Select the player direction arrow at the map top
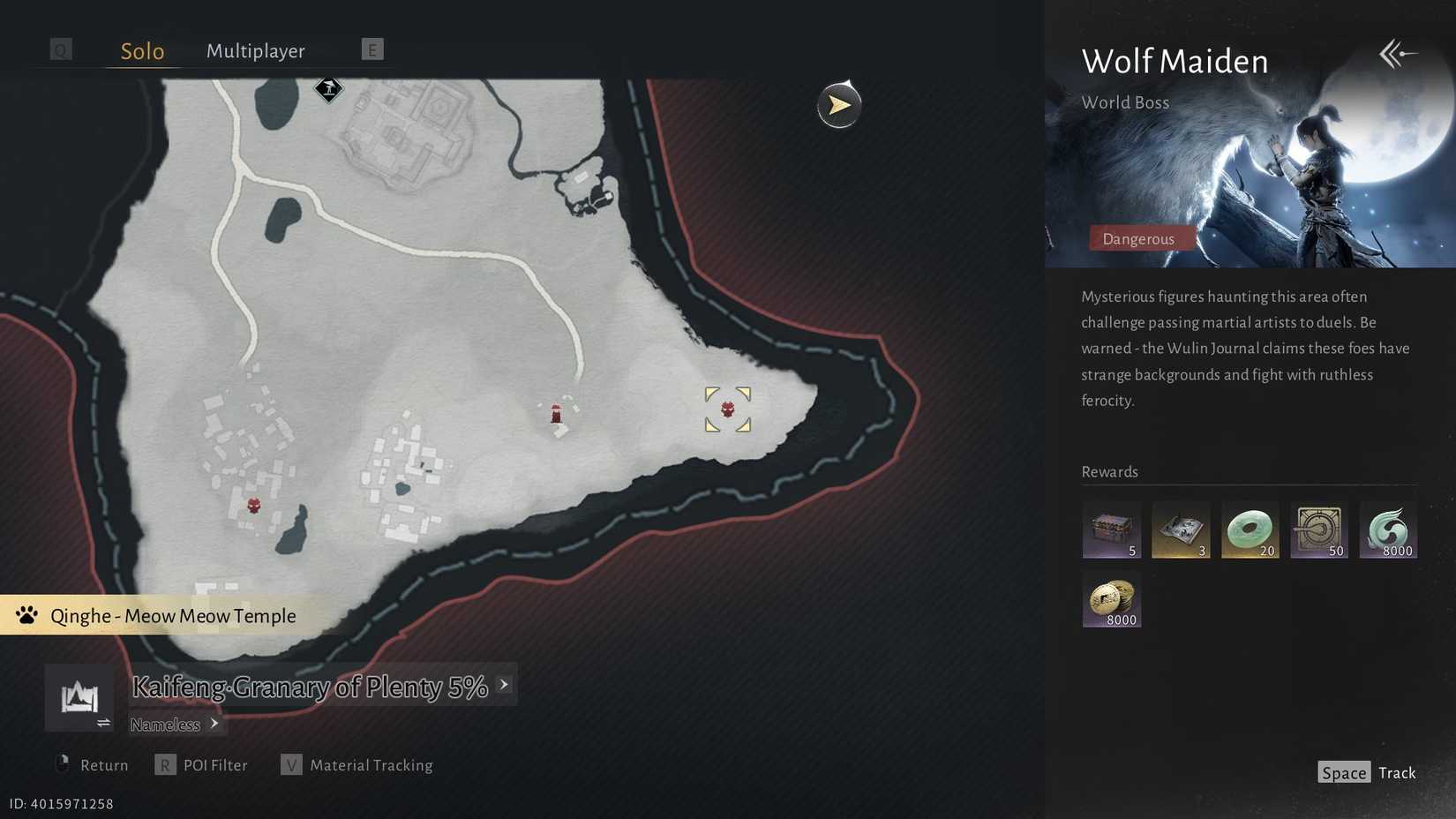Image resolution: width=1456 pixels, height=819 pixels. tap(837, 105)
